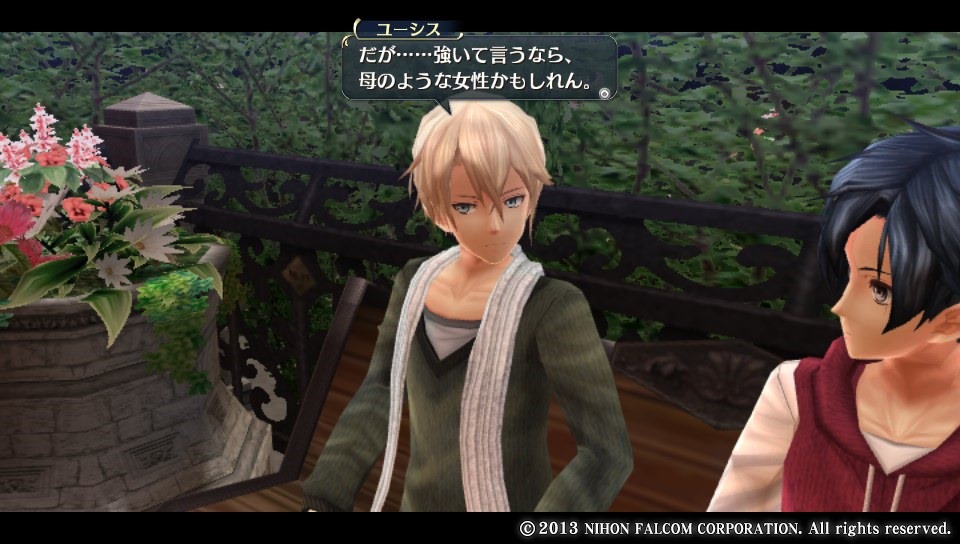Click the dialogue continue indicator icon
960x544 pixels.
(x=603, y=93)
